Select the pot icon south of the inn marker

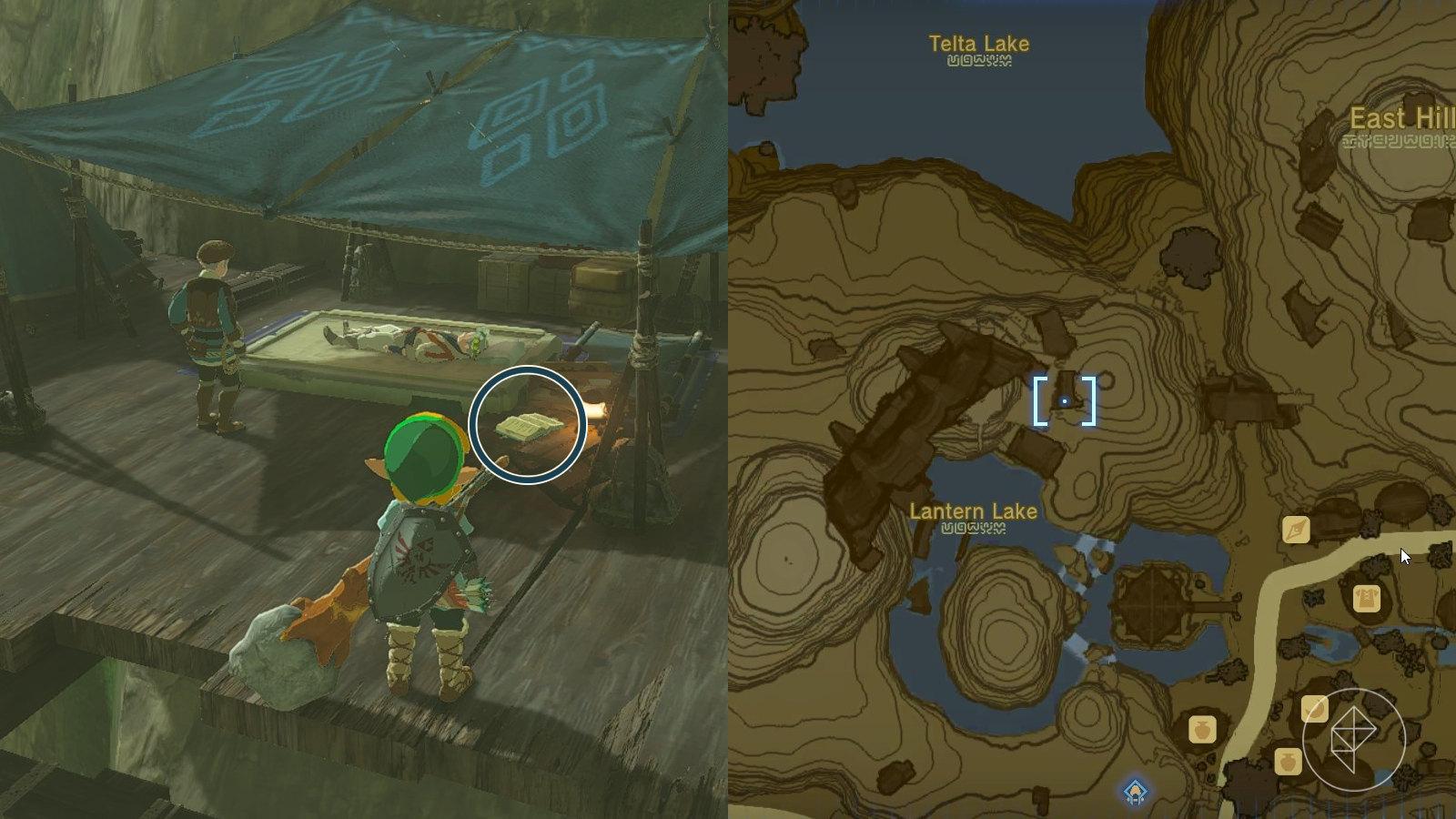coord(1288,762)
